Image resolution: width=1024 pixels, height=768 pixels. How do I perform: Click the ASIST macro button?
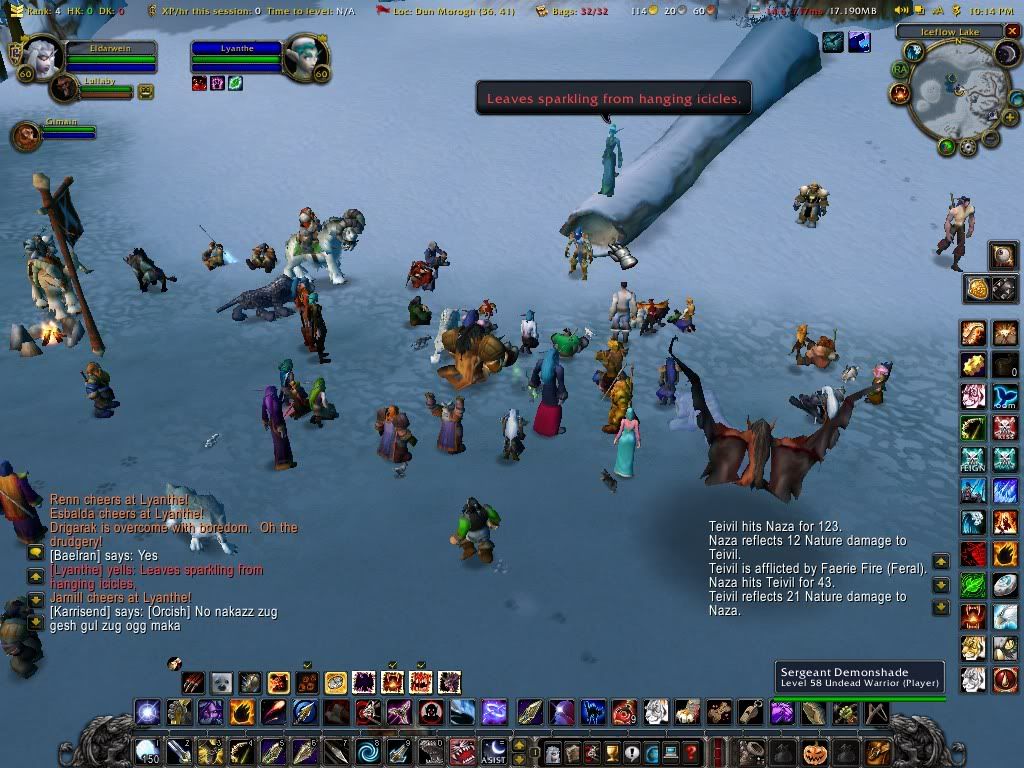(x=494, y=750)
